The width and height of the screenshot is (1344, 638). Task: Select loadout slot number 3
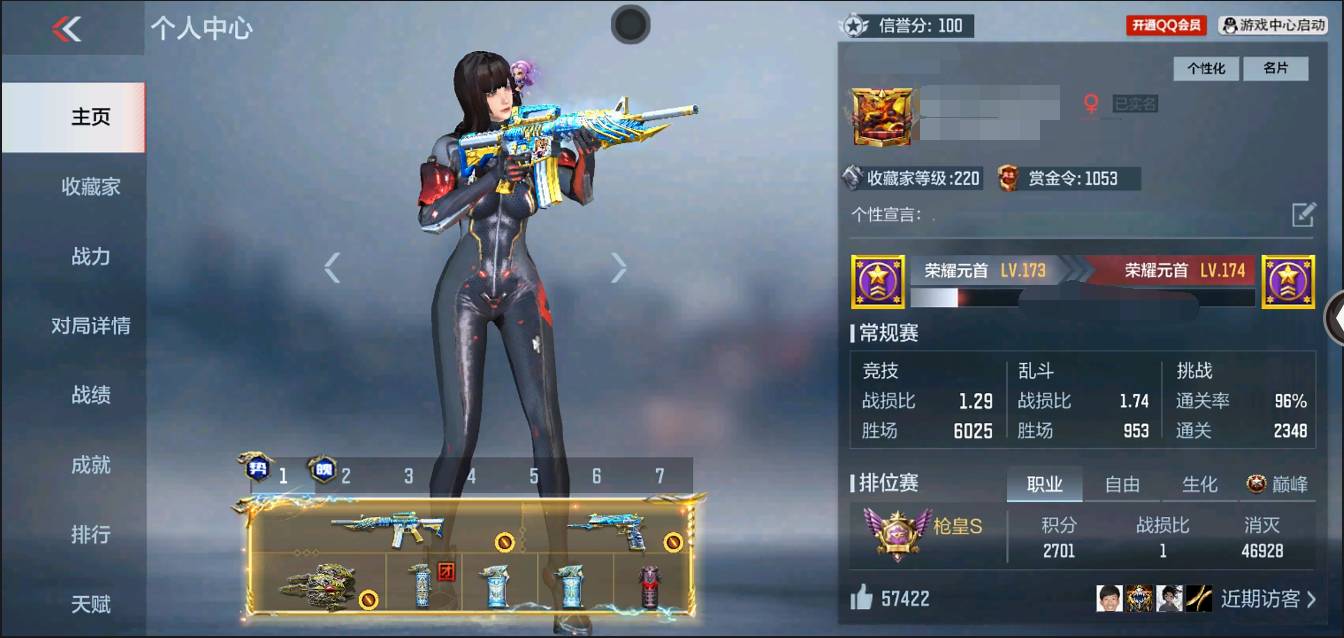coord(408,477)
